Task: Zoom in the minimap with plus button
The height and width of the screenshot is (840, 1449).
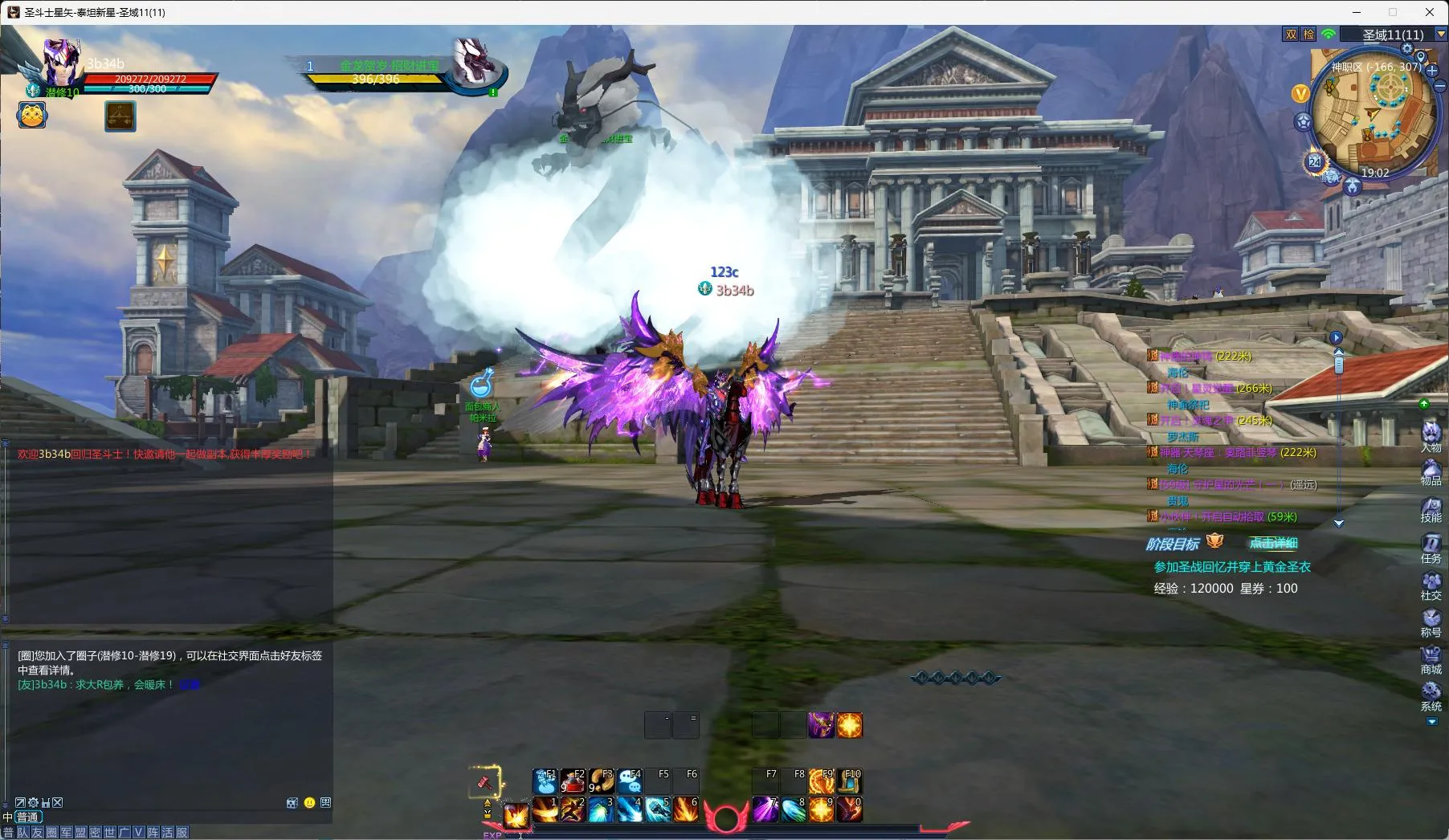Action: click(1432, 71)
